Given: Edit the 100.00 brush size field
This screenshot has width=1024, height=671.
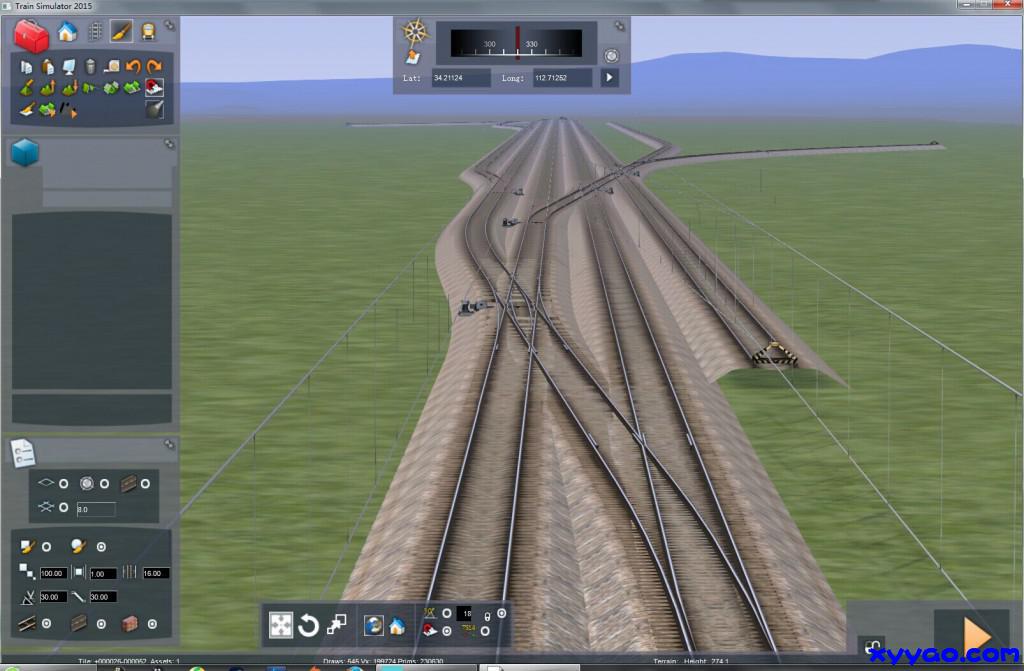Looking at the screenshot, I should coord(53,573).
